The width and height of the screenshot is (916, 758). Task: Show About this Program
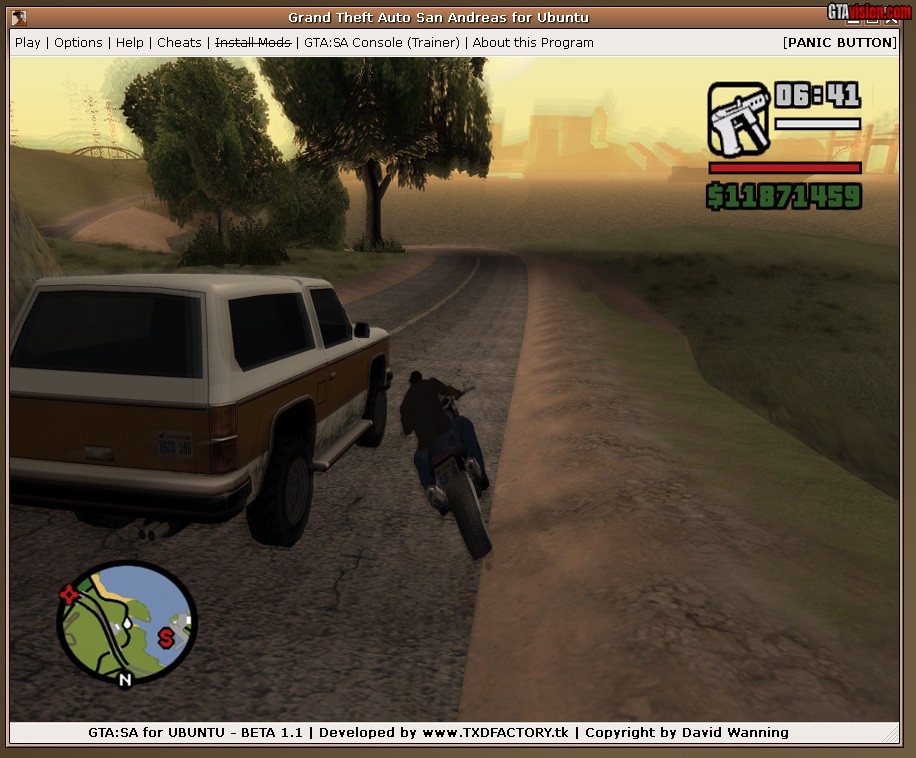(x=533, y=43)
